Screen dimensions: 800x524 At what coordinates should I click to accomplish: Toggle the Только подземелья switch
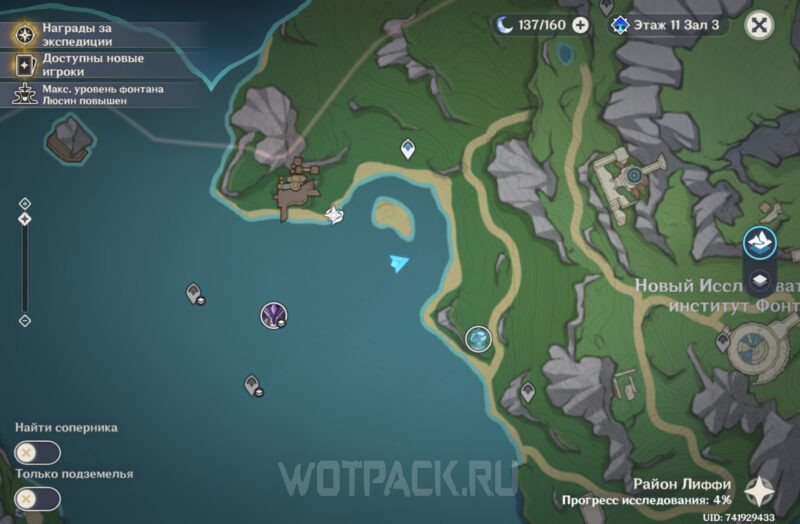tap(38, 497)
